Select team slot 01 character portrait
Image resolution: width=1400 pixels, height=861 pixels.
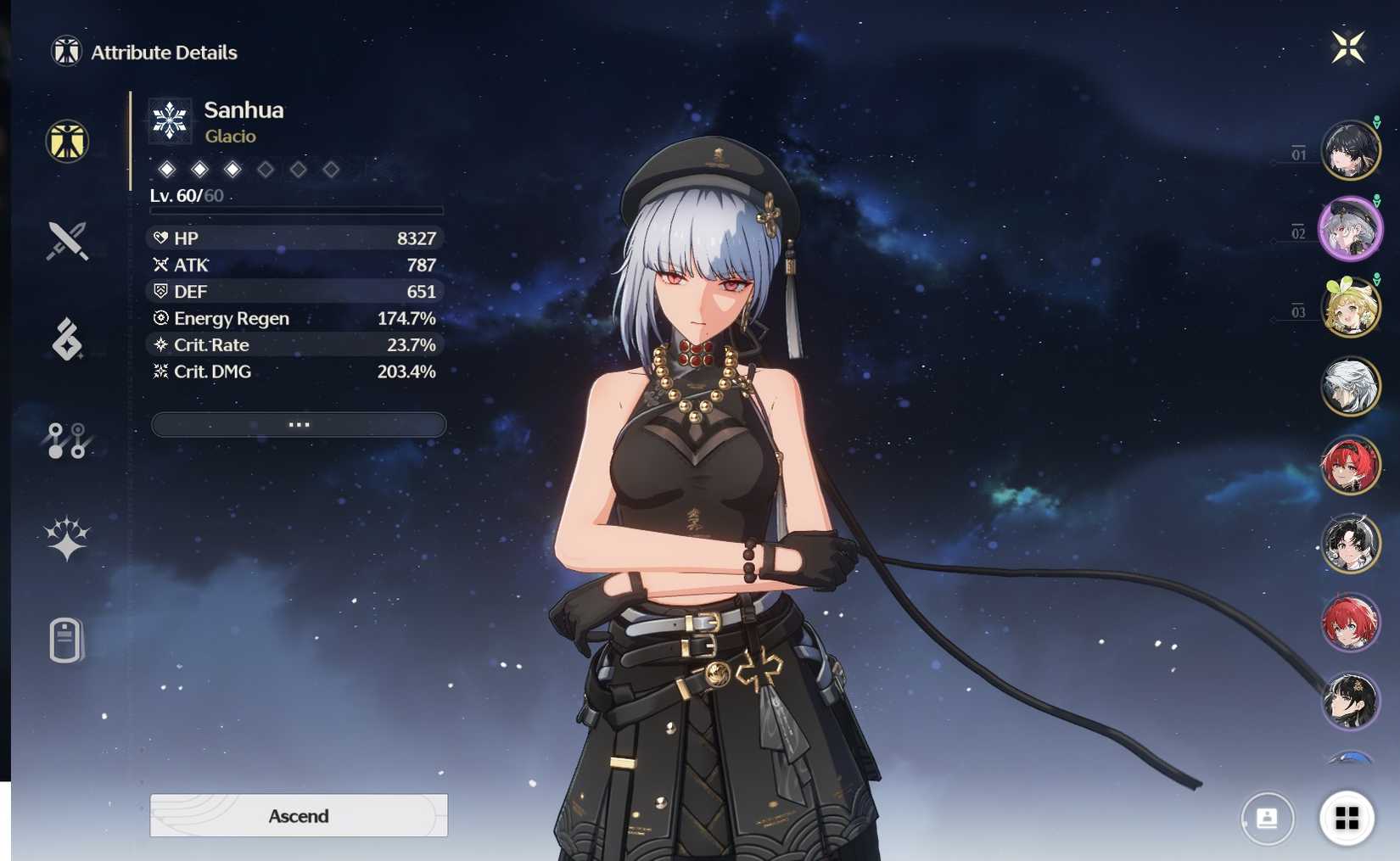tap(1352, 151)
